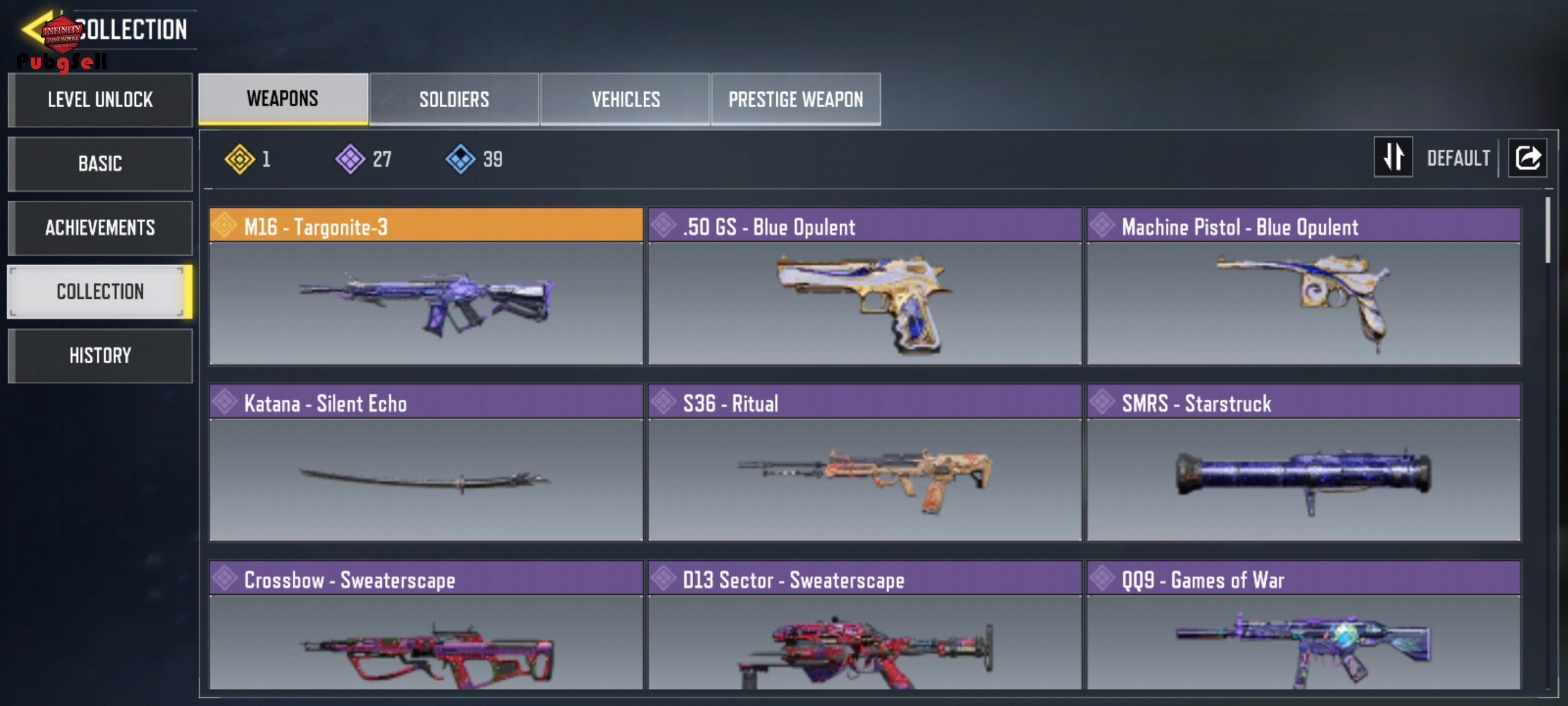Open the Achievements section

pyautogui.click(x=100, y=227)
